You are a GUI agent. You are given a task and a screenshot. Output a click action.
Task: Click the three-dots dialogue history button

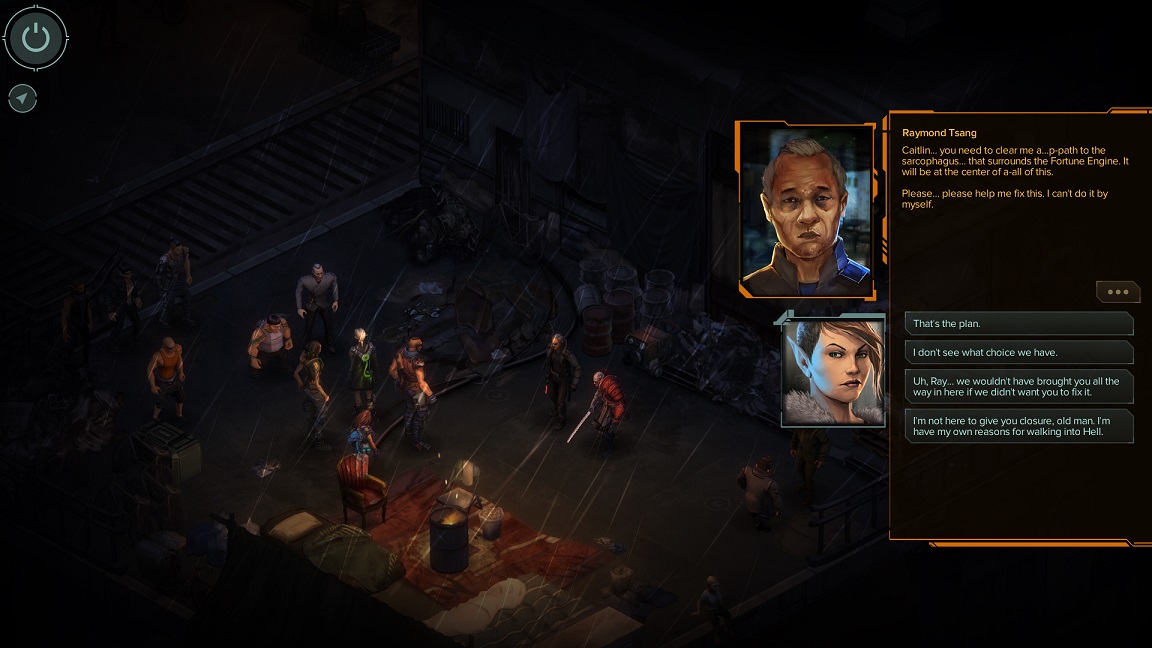click(x=1118, y=292)
